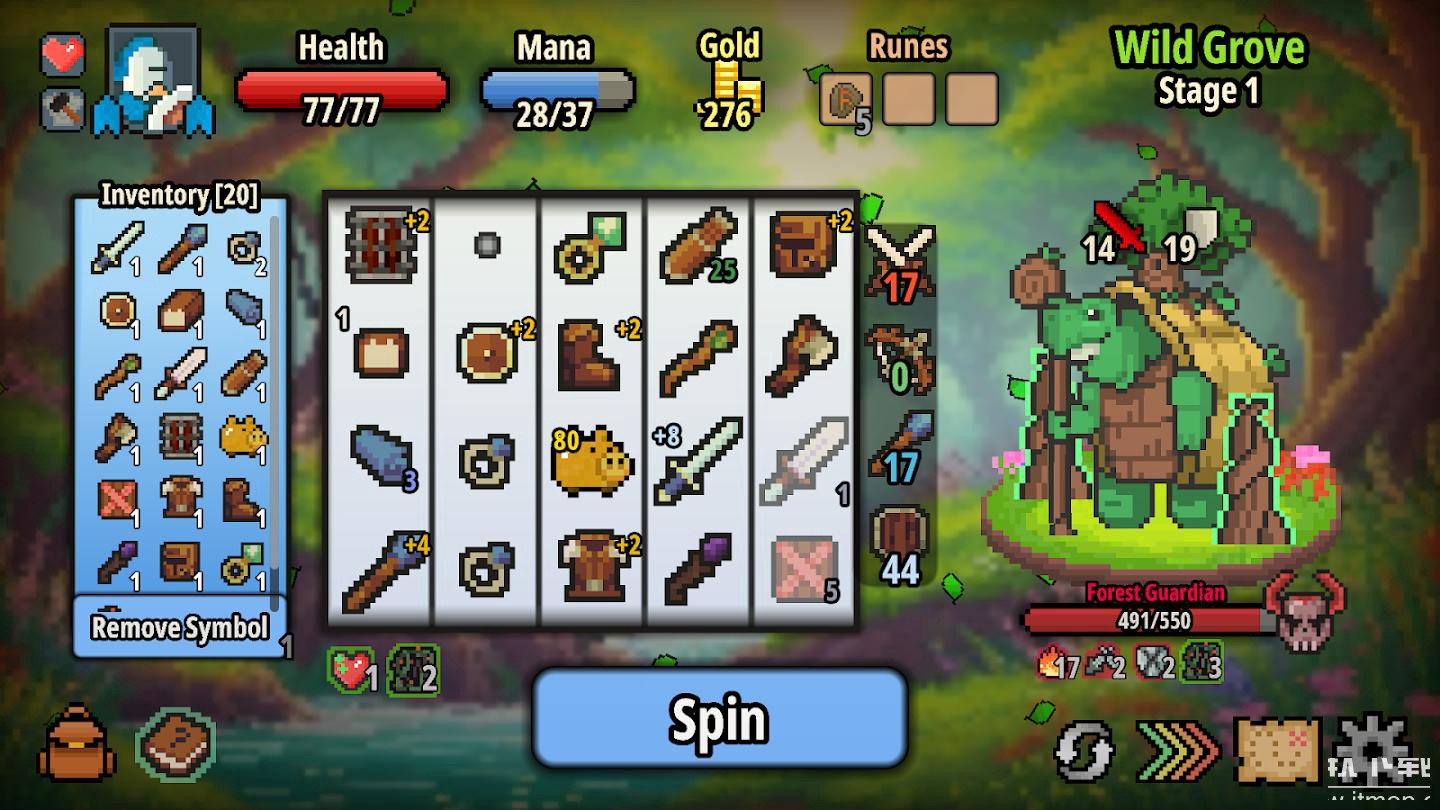Screen dimensions: 1440x810
Task: Spin the slot reels
Action: [x=719, y=718]
